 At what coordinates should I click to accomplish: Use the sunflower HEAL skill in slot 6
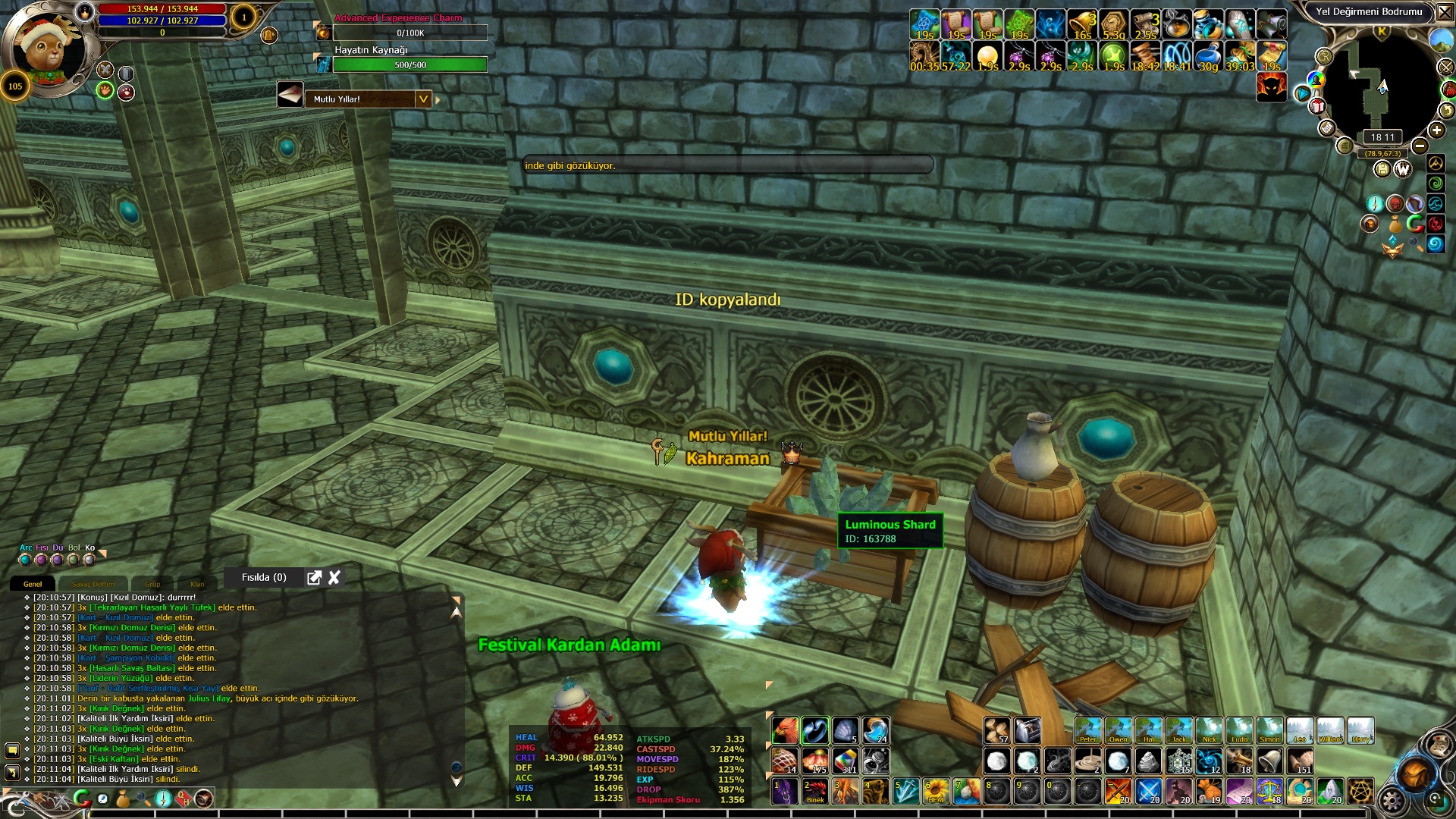(937, 792)
